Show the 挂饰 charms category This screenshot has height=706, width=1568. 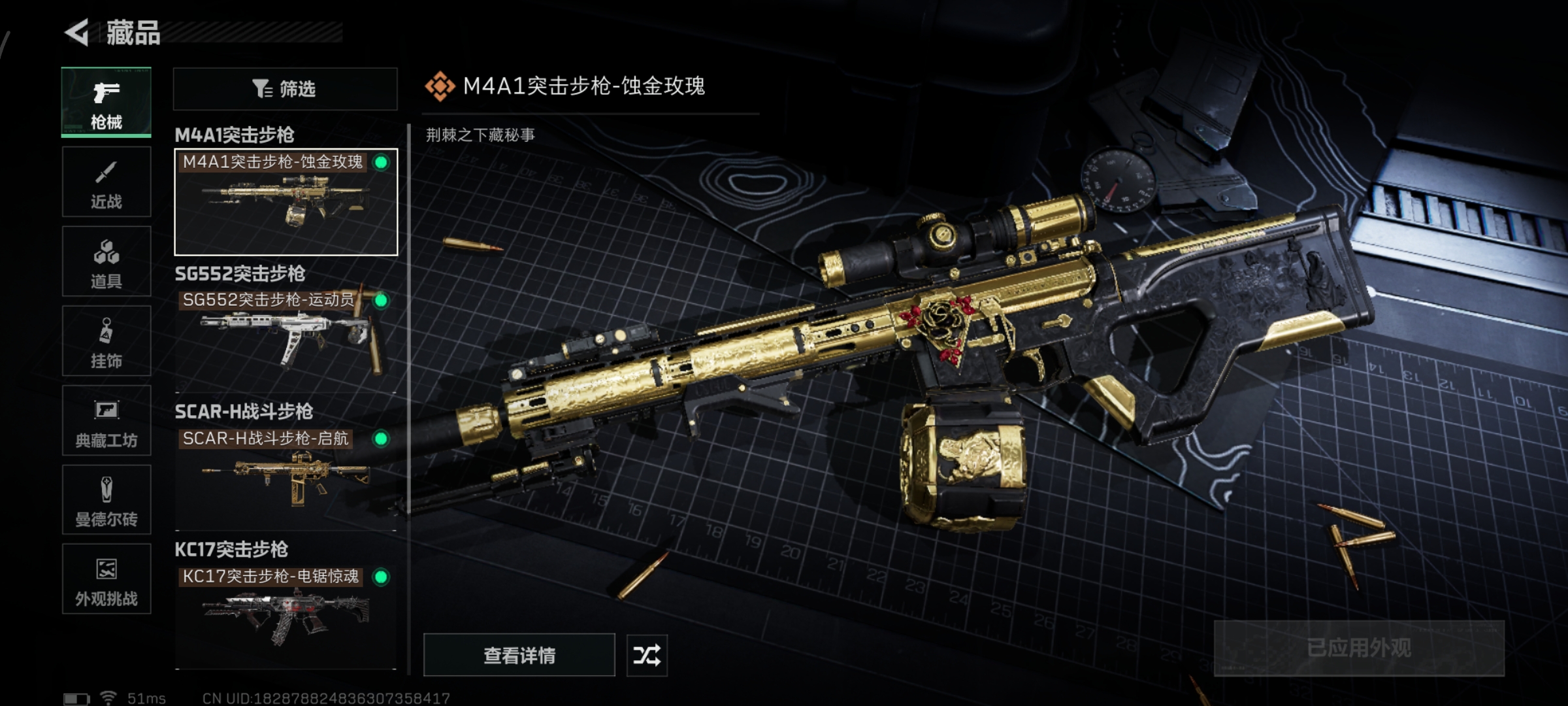[x=106, y=341]
